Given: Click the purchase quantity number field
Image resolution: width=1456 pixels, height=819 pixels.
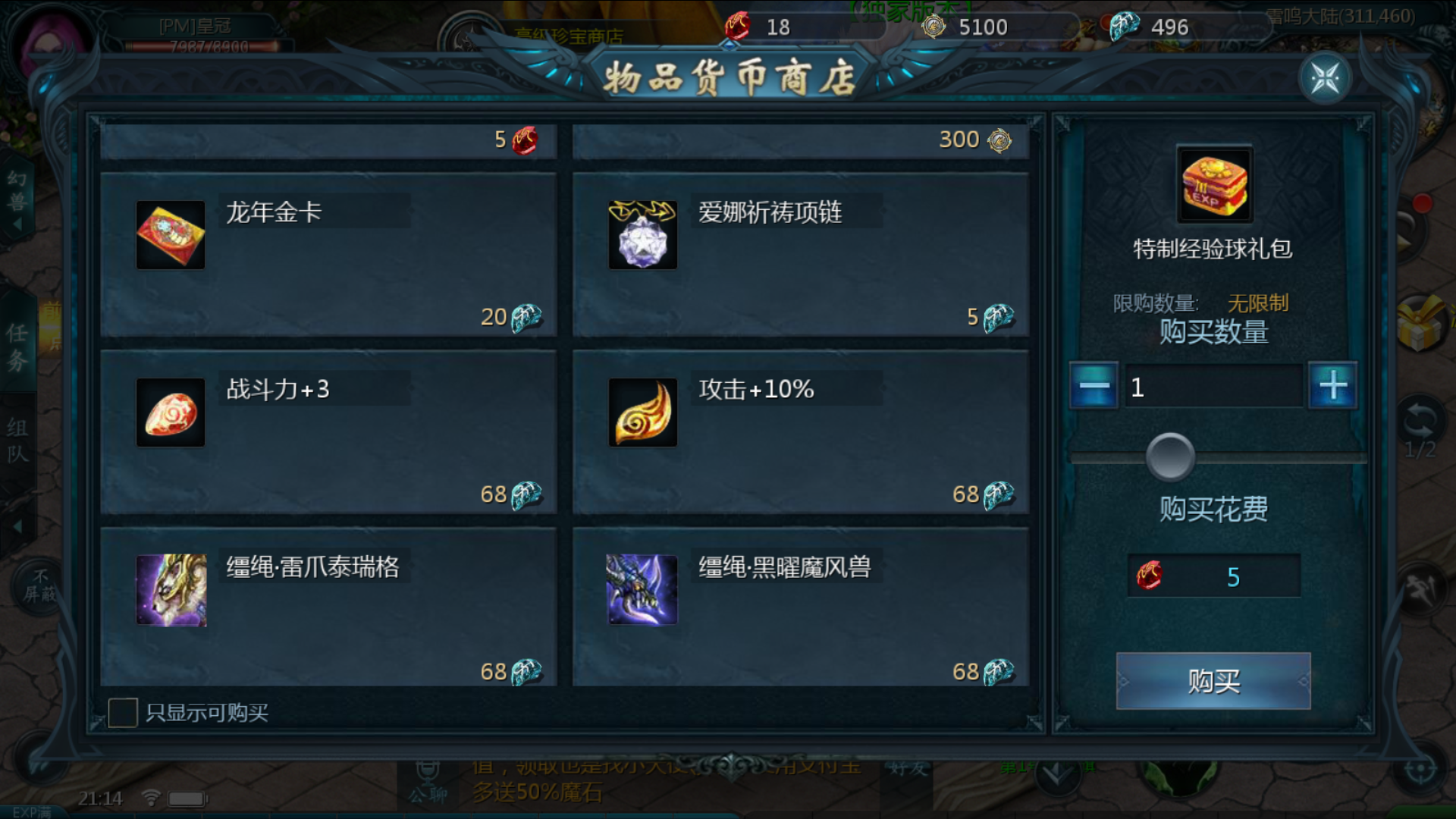Looking at the screenshot, I should pyautogui.click(x=1213, y=387).
